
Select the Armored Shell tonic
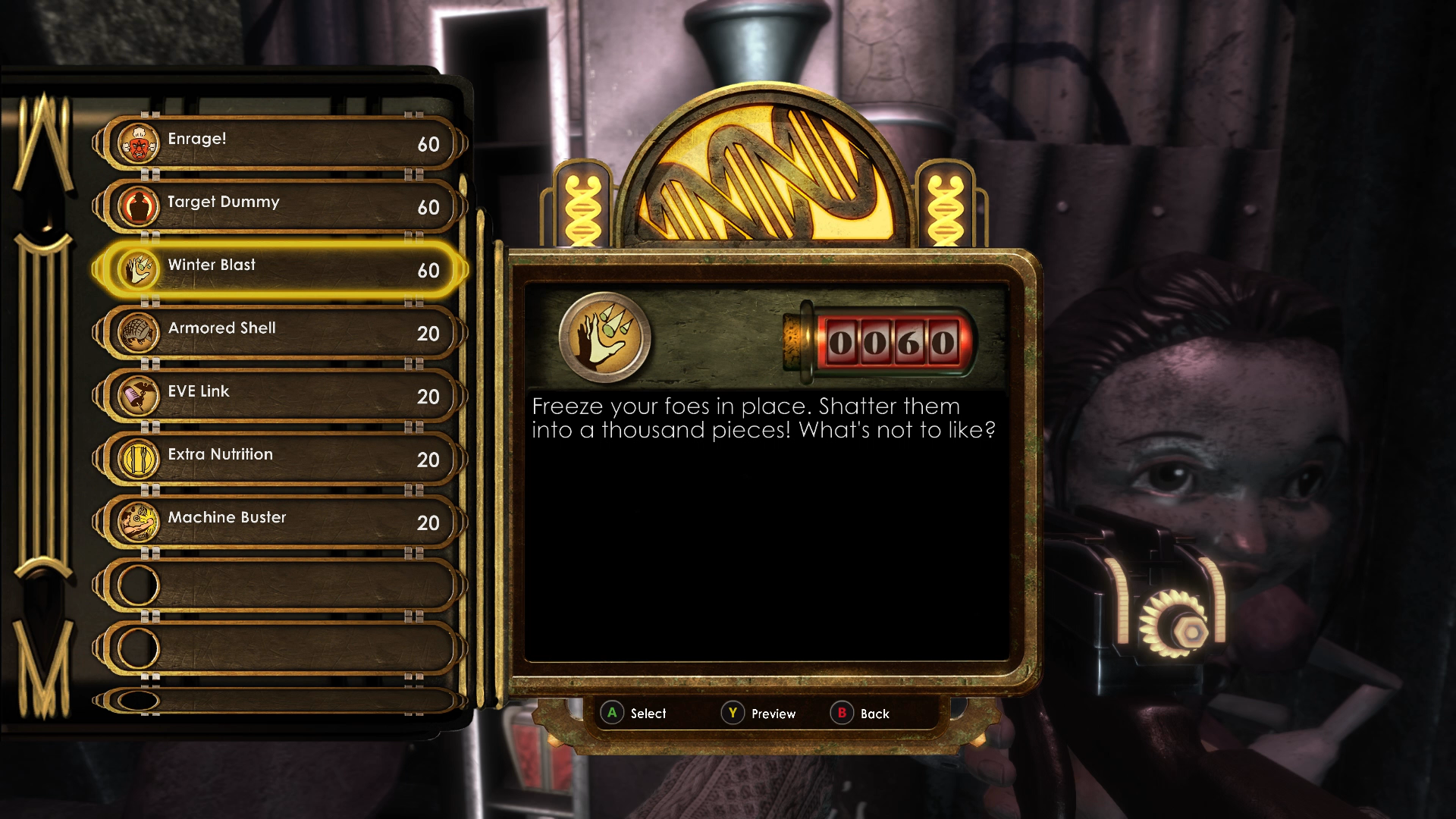pyautogui.click(x=281, y=331)
